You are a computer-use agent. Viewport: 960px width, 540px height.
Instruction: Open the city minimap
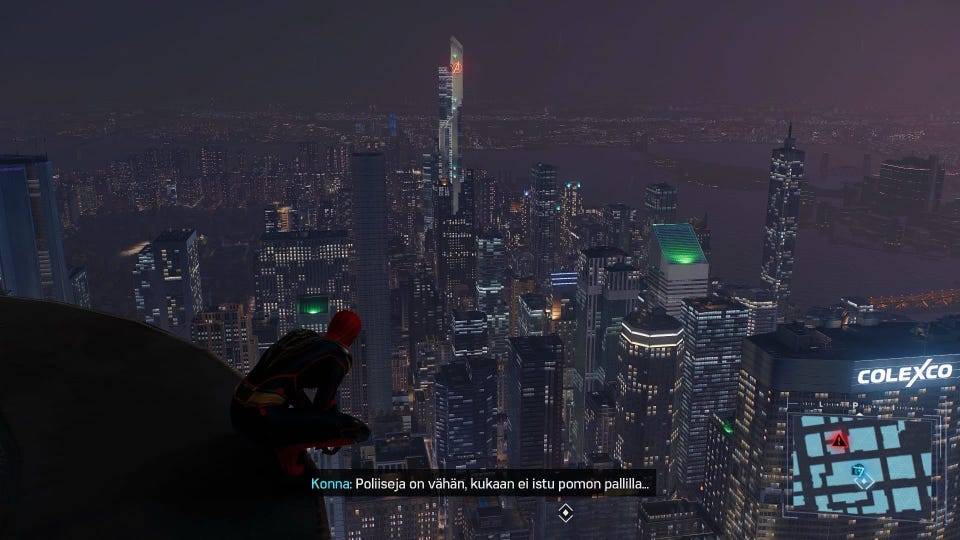[862, 464]
